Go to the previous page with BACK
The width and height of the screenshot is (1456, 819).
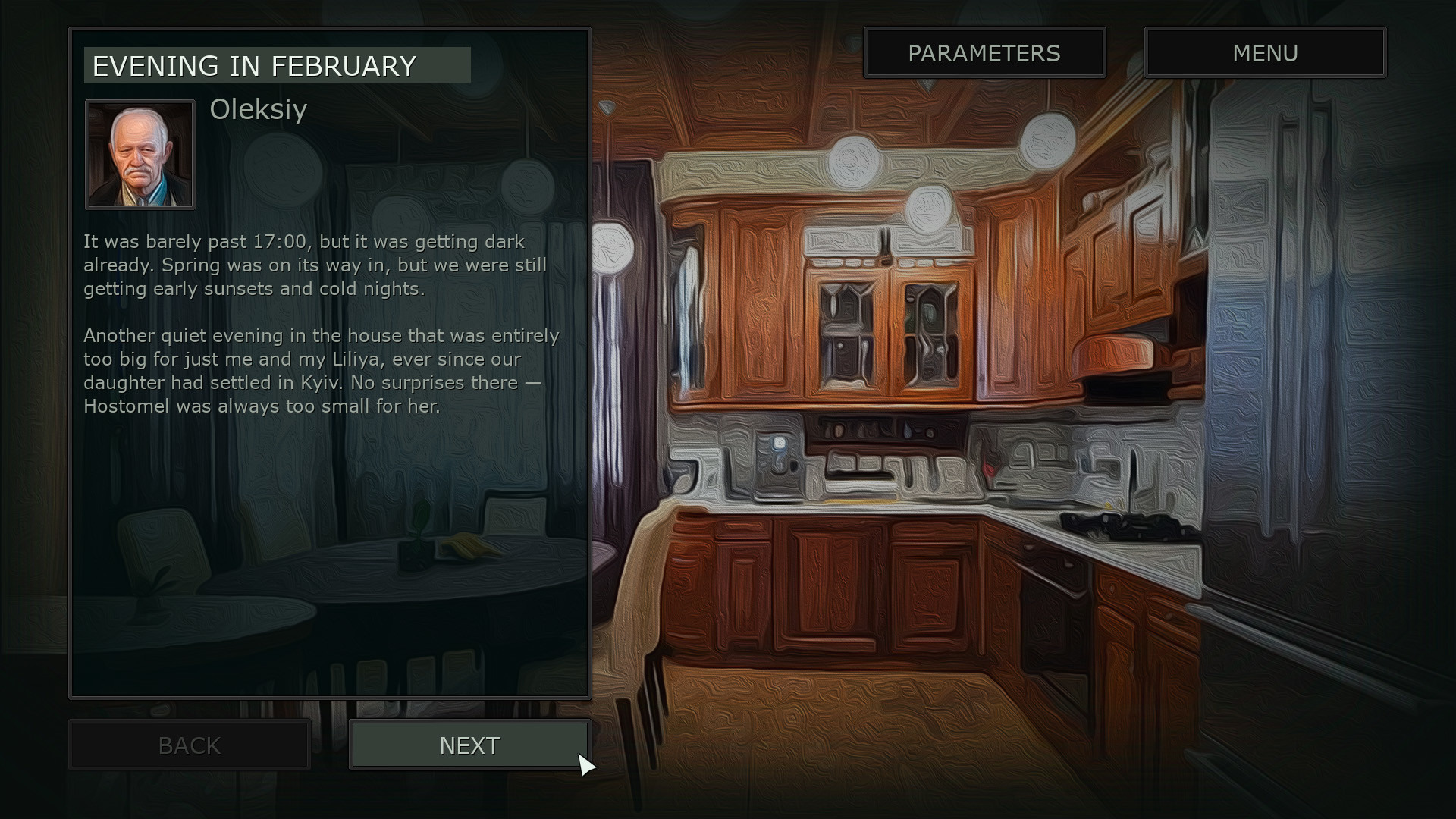click(x=190, y=745)
